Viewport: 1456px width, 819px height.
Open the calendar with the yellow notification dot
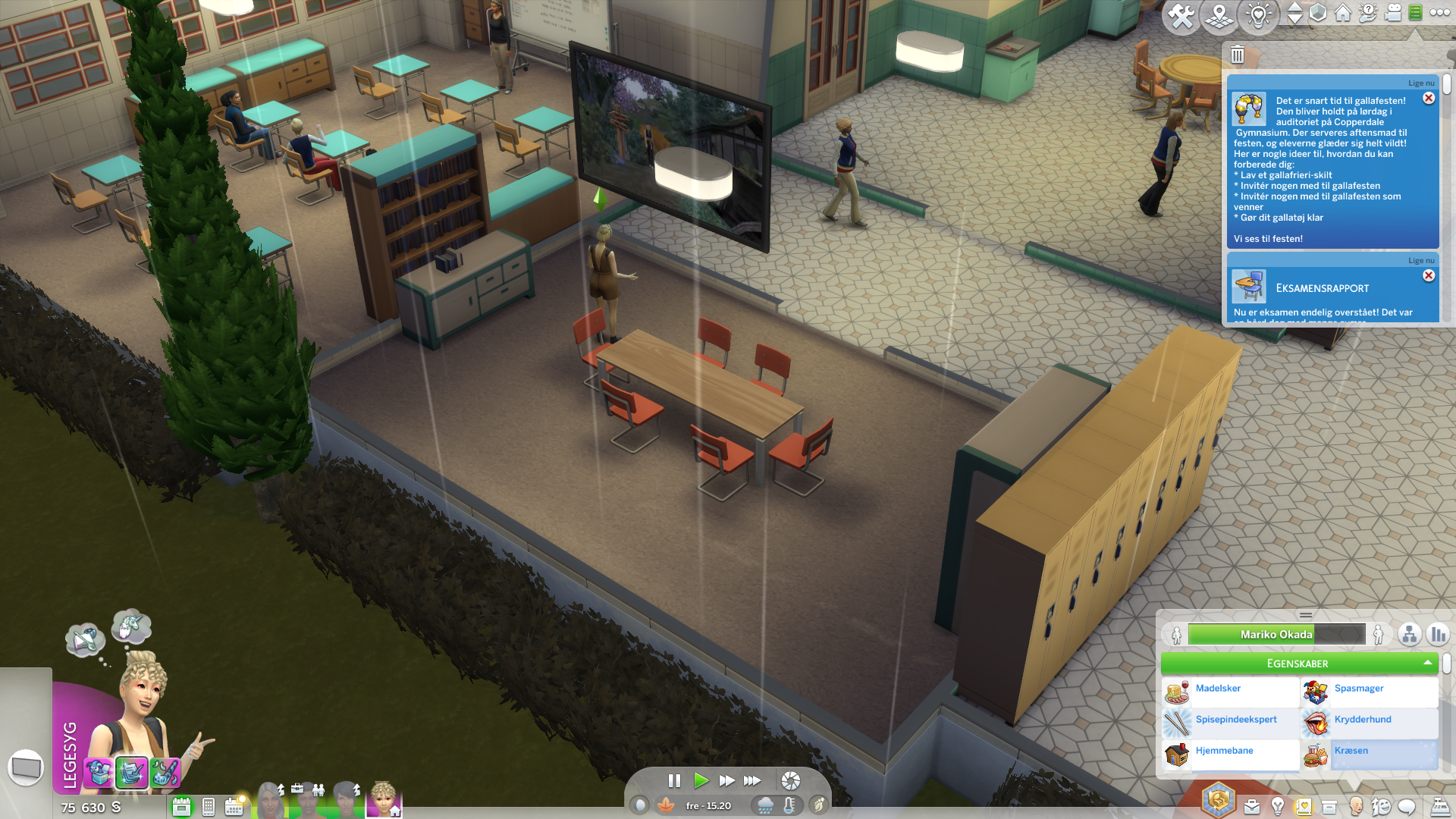(234, 807)
